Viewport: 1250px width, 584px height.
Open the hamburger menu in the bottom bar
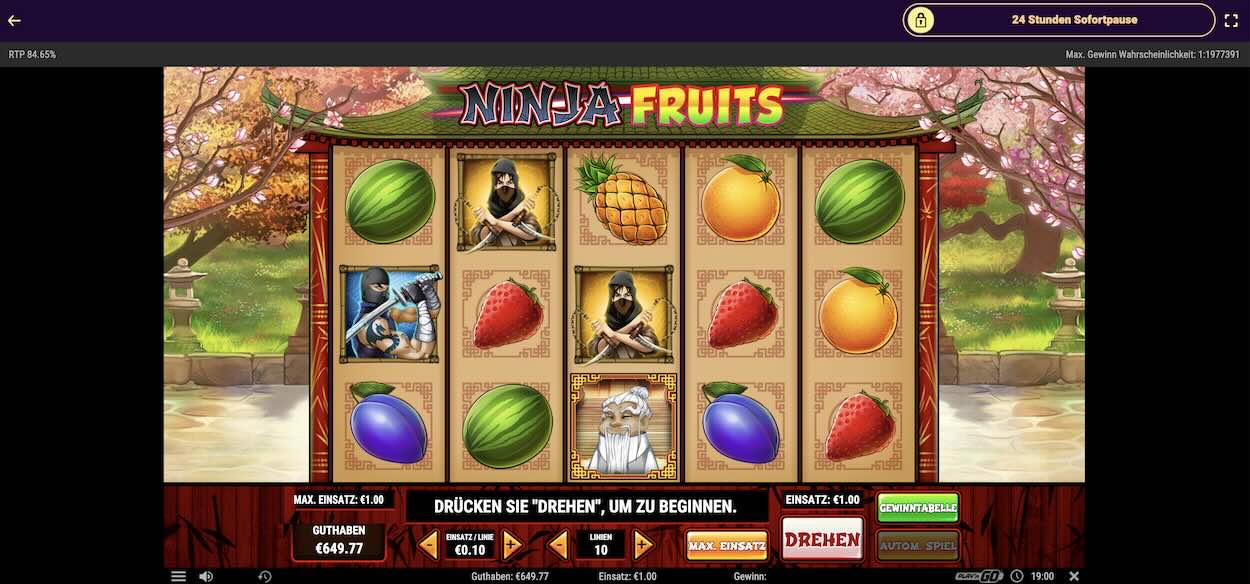(x=178, y=576)
